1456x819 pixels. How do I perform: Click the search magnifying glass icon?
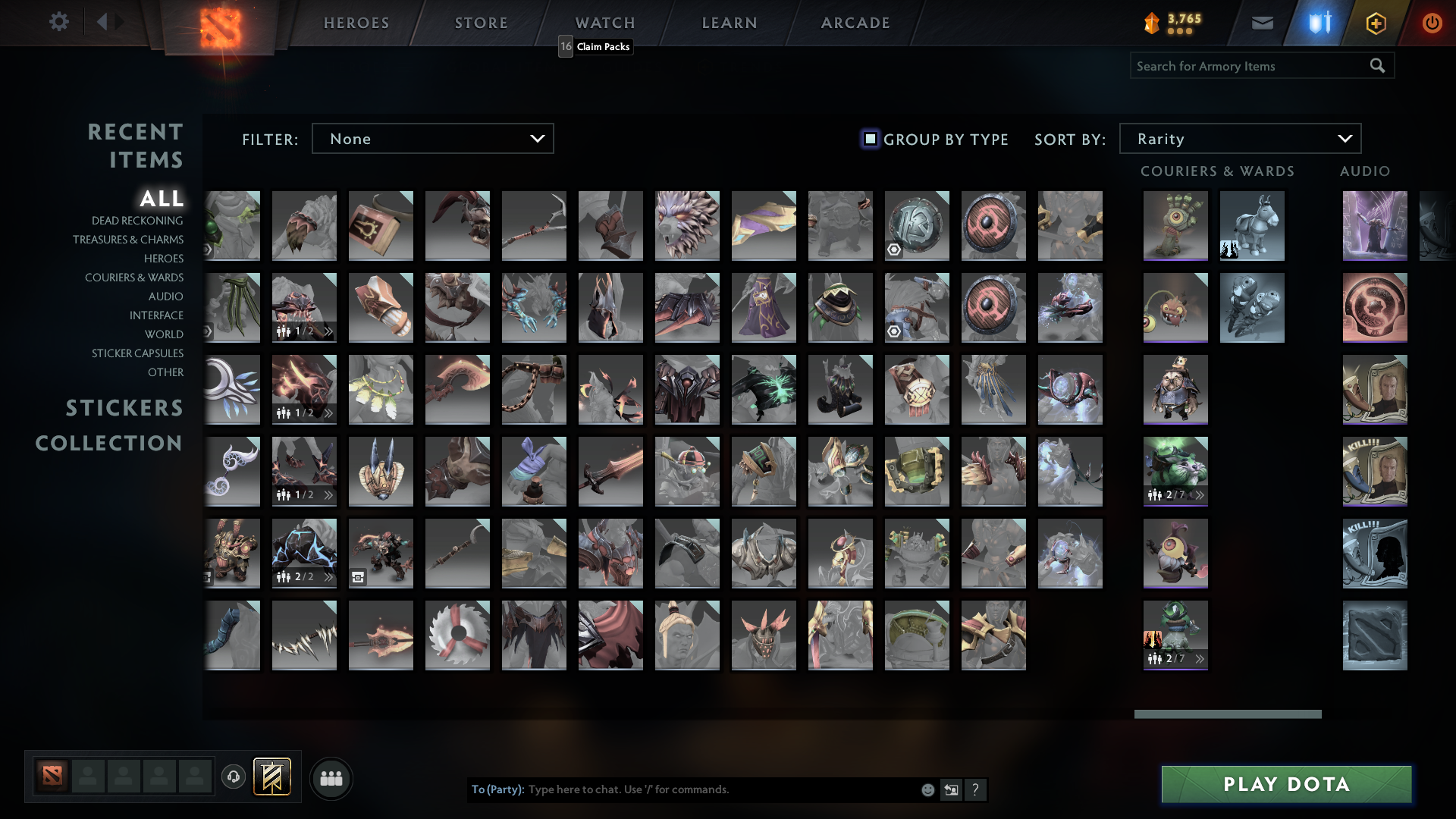point(1377,65)
